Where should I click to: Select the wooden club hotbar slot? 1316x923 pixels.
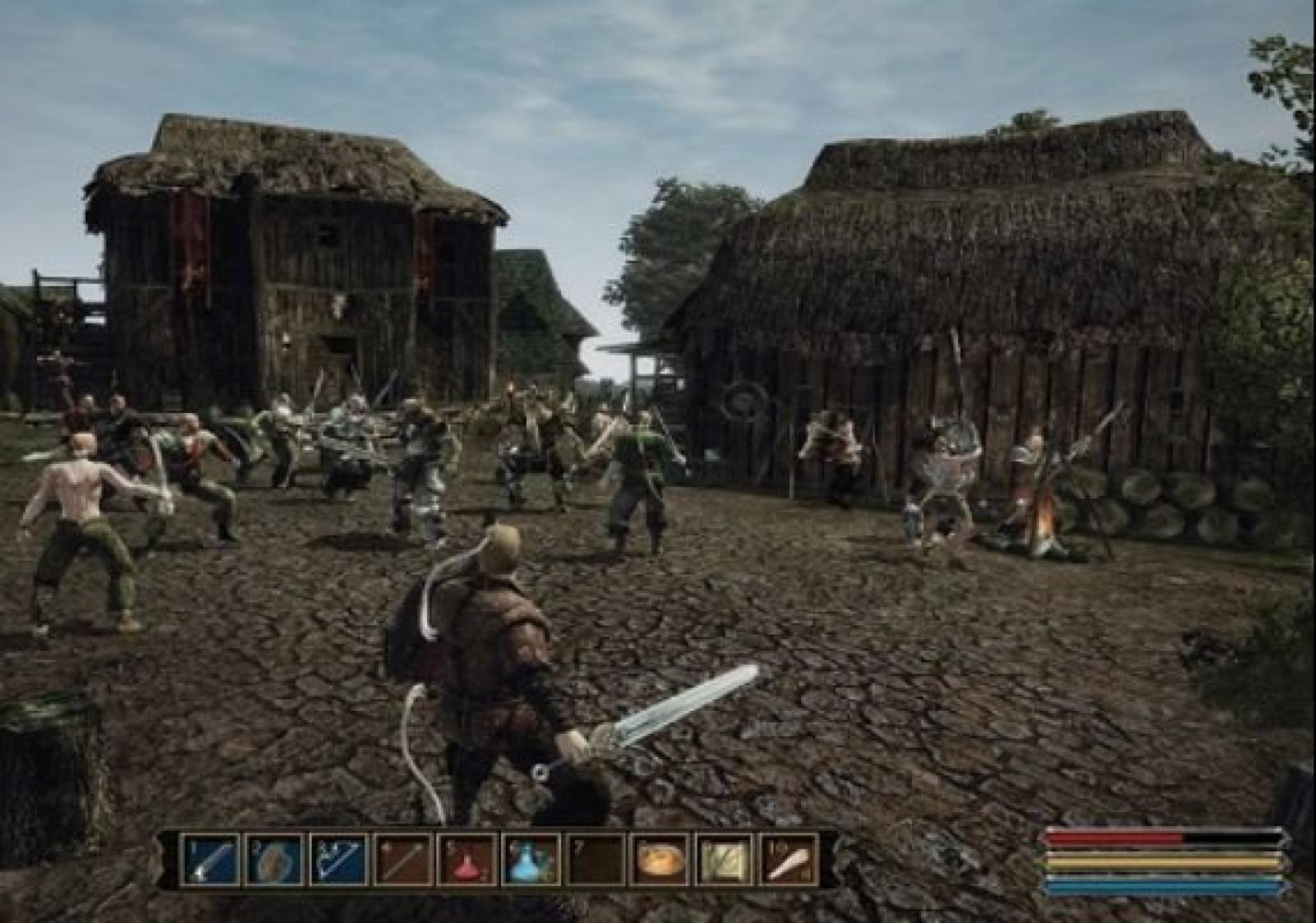point(789,860)
